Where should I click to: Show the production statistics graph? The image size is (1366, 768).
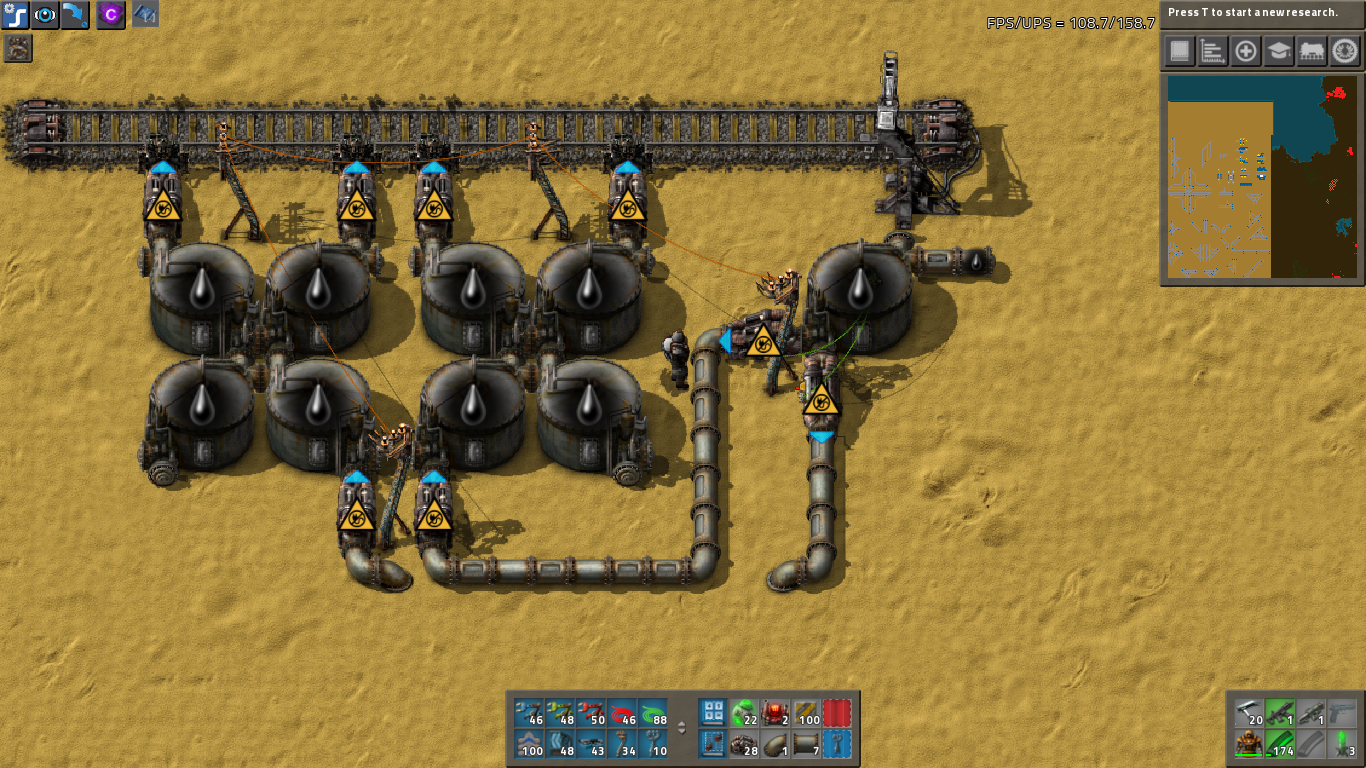(x=1213, y=51)
